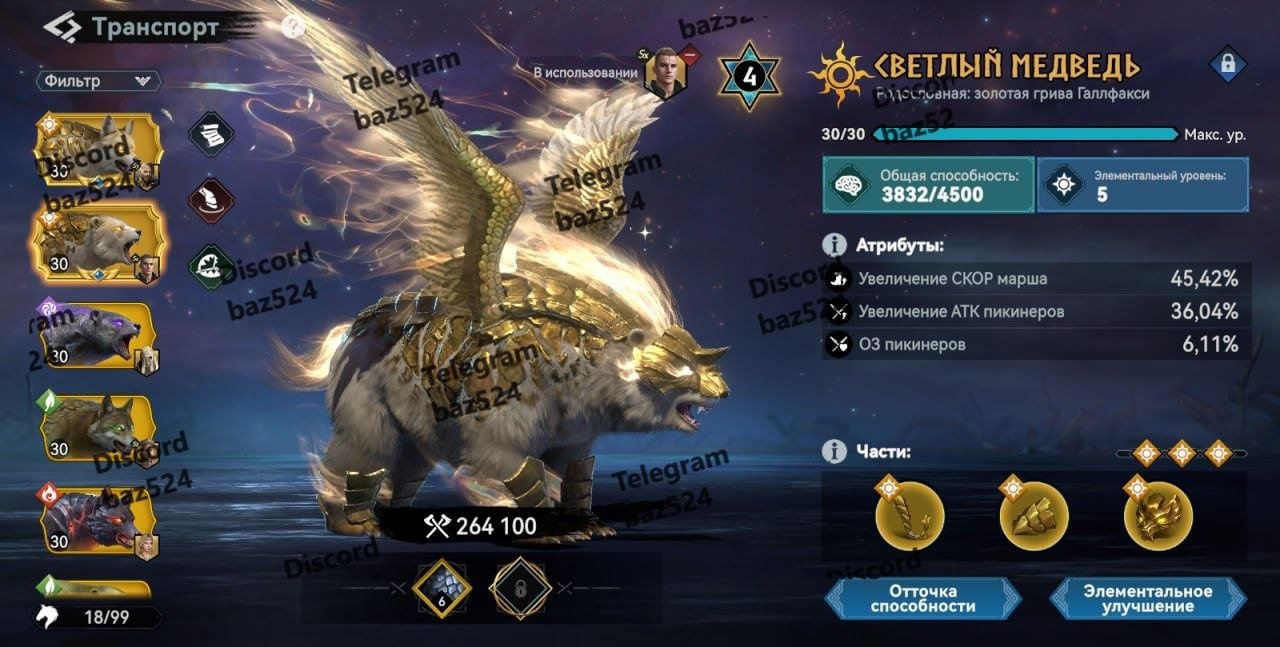Open the star badge showing 4
The image size is (1280, 647).
749,76
